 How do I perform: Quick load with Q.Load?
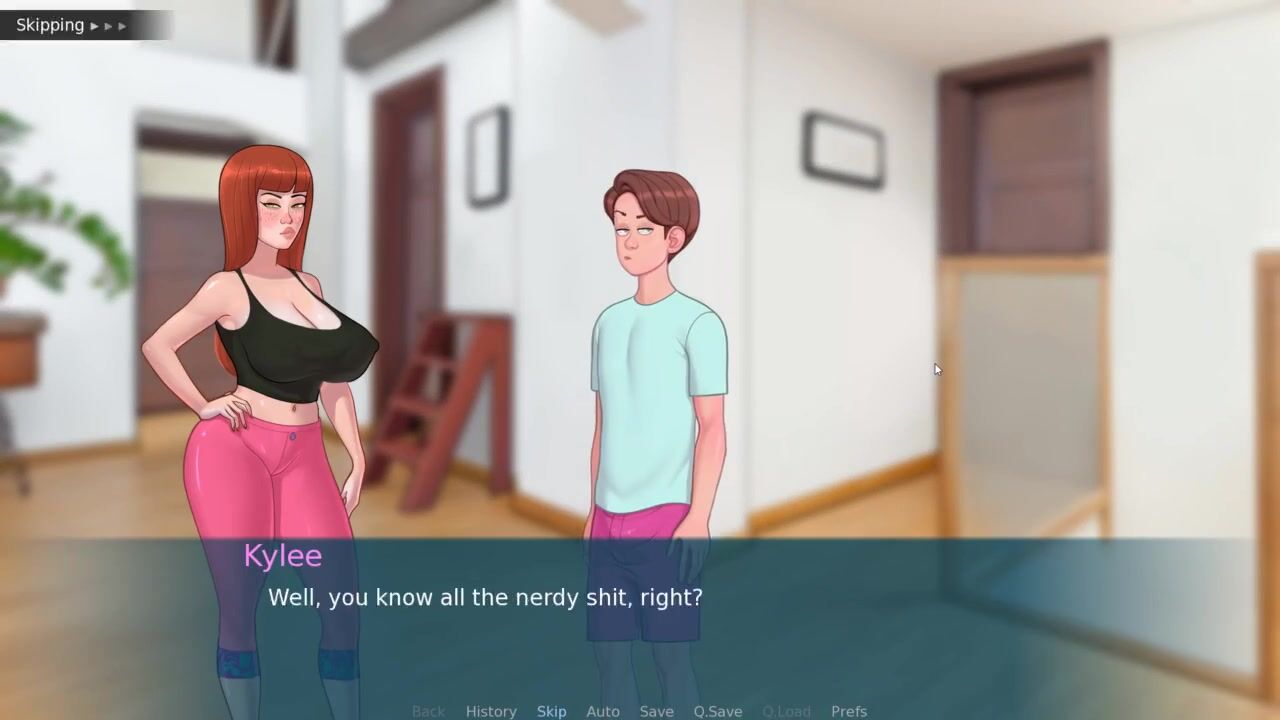786,711
